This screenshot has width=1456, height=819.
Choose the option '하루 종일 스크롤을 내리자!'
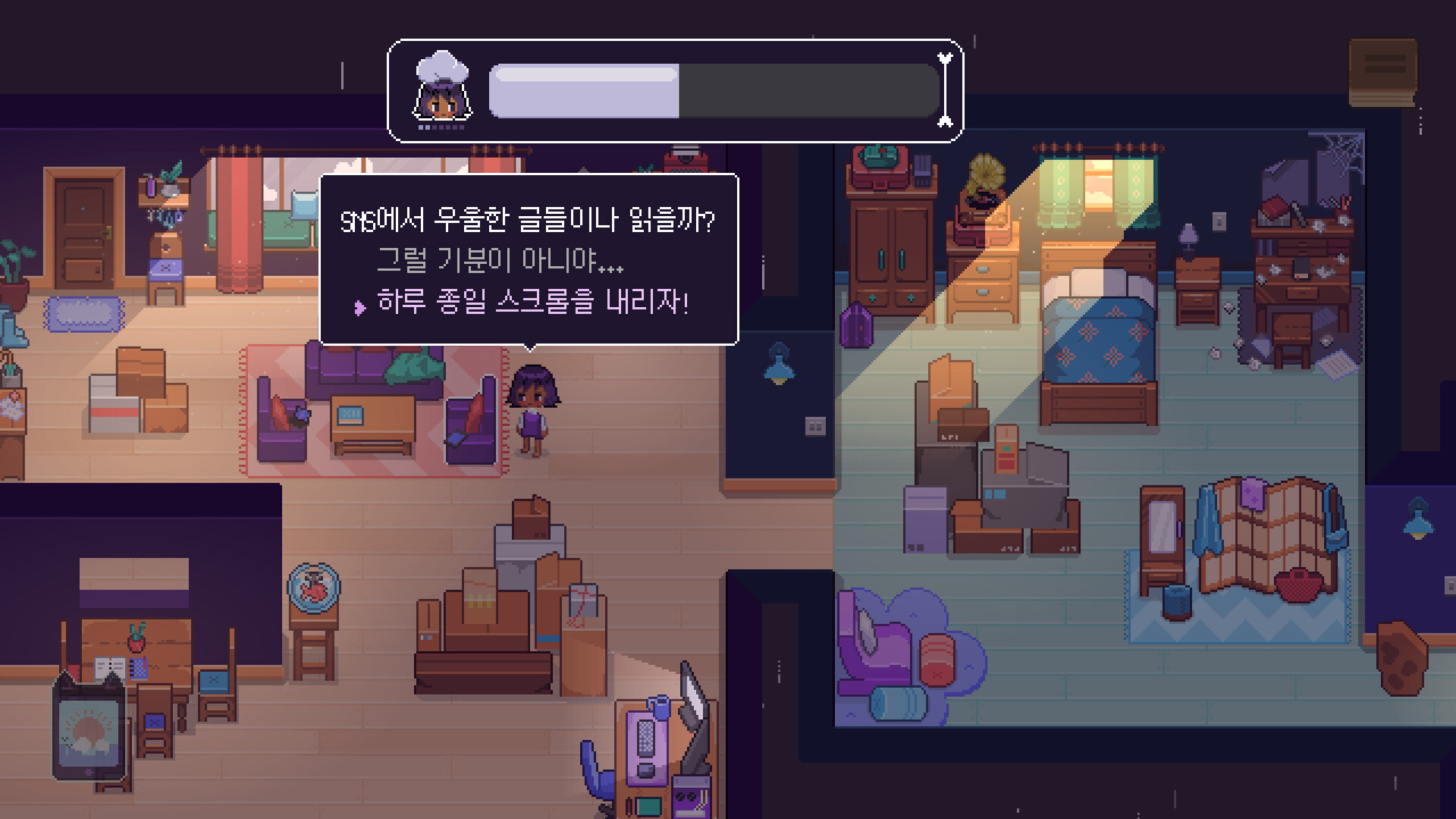535,303
